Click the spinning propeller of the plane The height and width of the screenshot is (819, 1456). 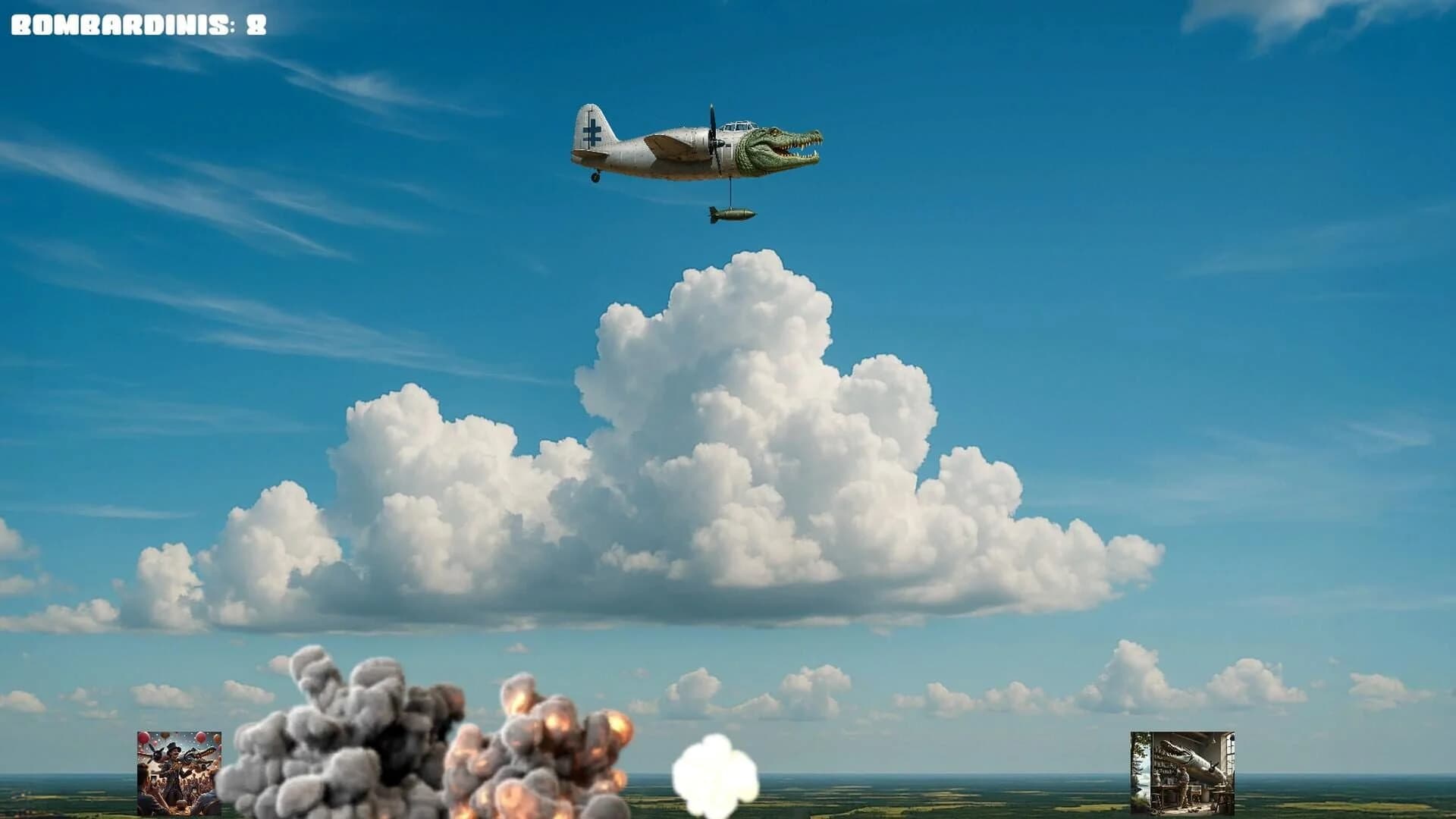point(713,136)
